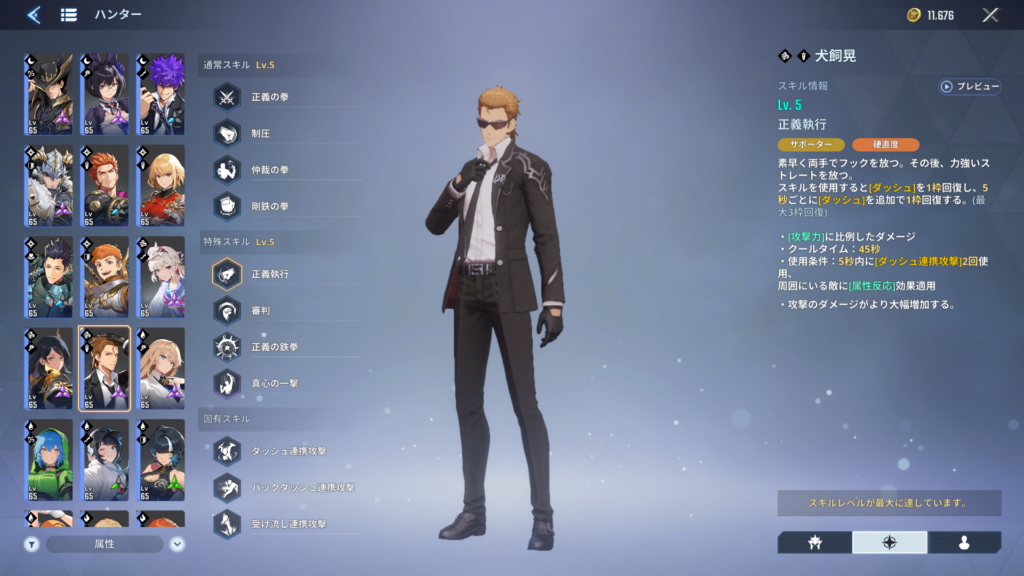Show the 受け流し連携攻撃 skill

(x=228, y=523)
